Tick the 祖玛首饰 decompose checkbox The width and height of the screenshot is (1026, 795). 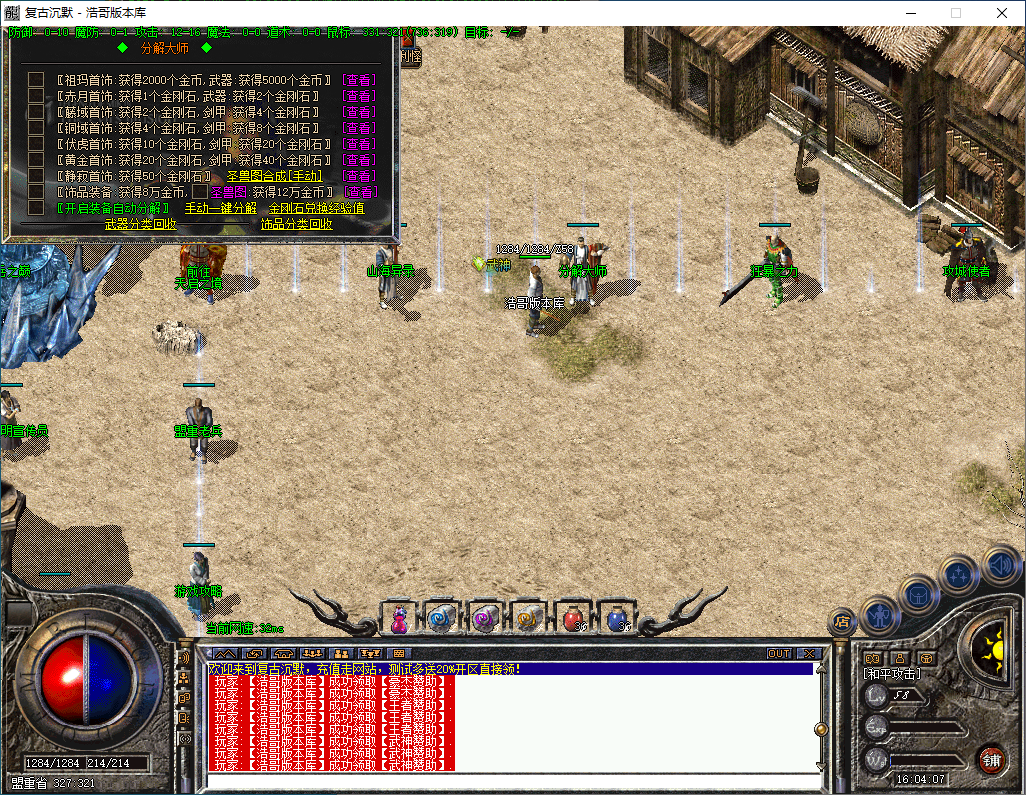(35, 79)
